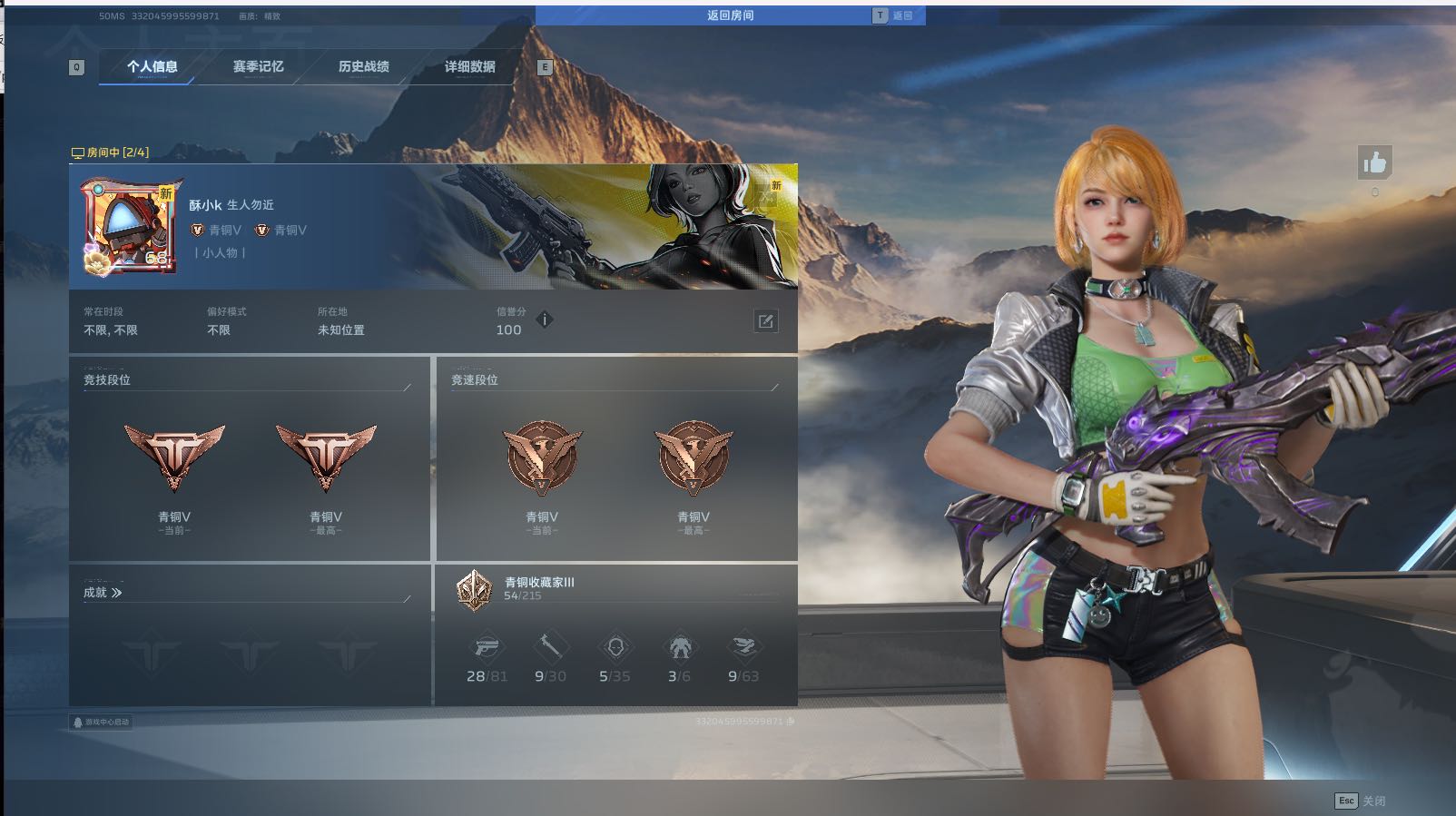Expand the 成就 achievements section
The height and width of the screenshot is (816, 1456).
(x=103, y=593)
